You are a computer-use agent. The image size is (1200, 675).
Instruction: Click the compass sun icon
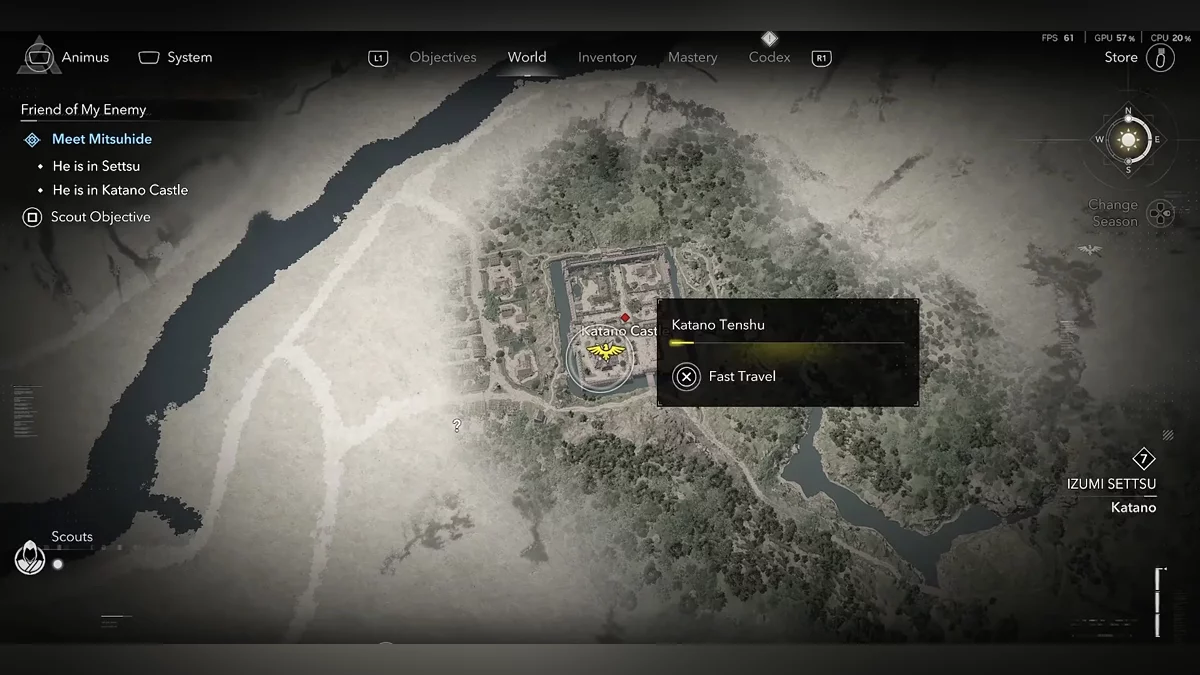(1129, 139)
